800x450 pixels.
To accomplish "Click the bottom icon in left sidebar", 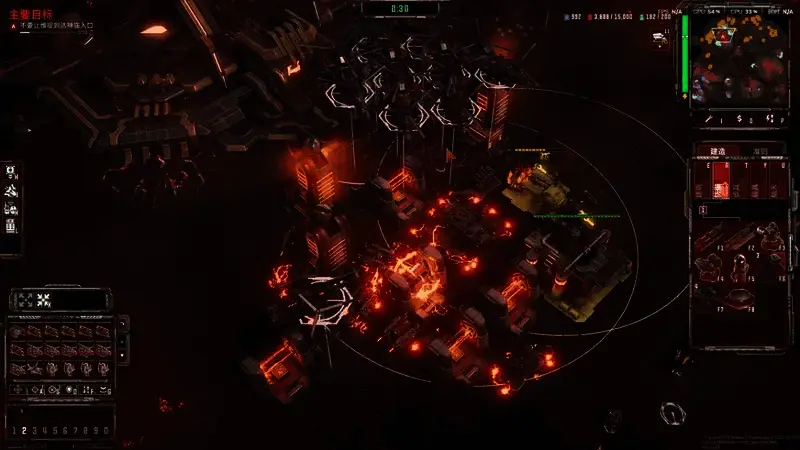I will (10, 226).
